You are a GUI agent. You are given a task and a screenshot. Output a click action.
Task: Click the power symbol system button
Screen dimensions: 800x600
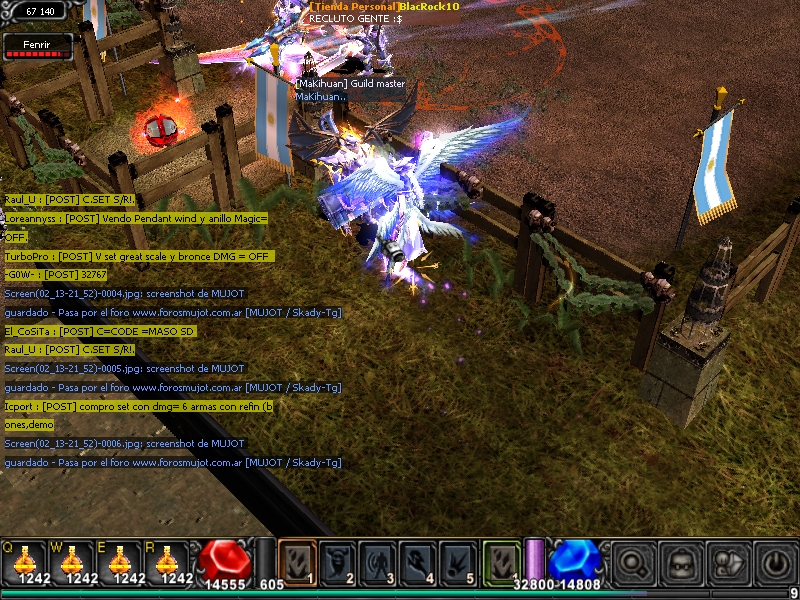coord(775,561)
